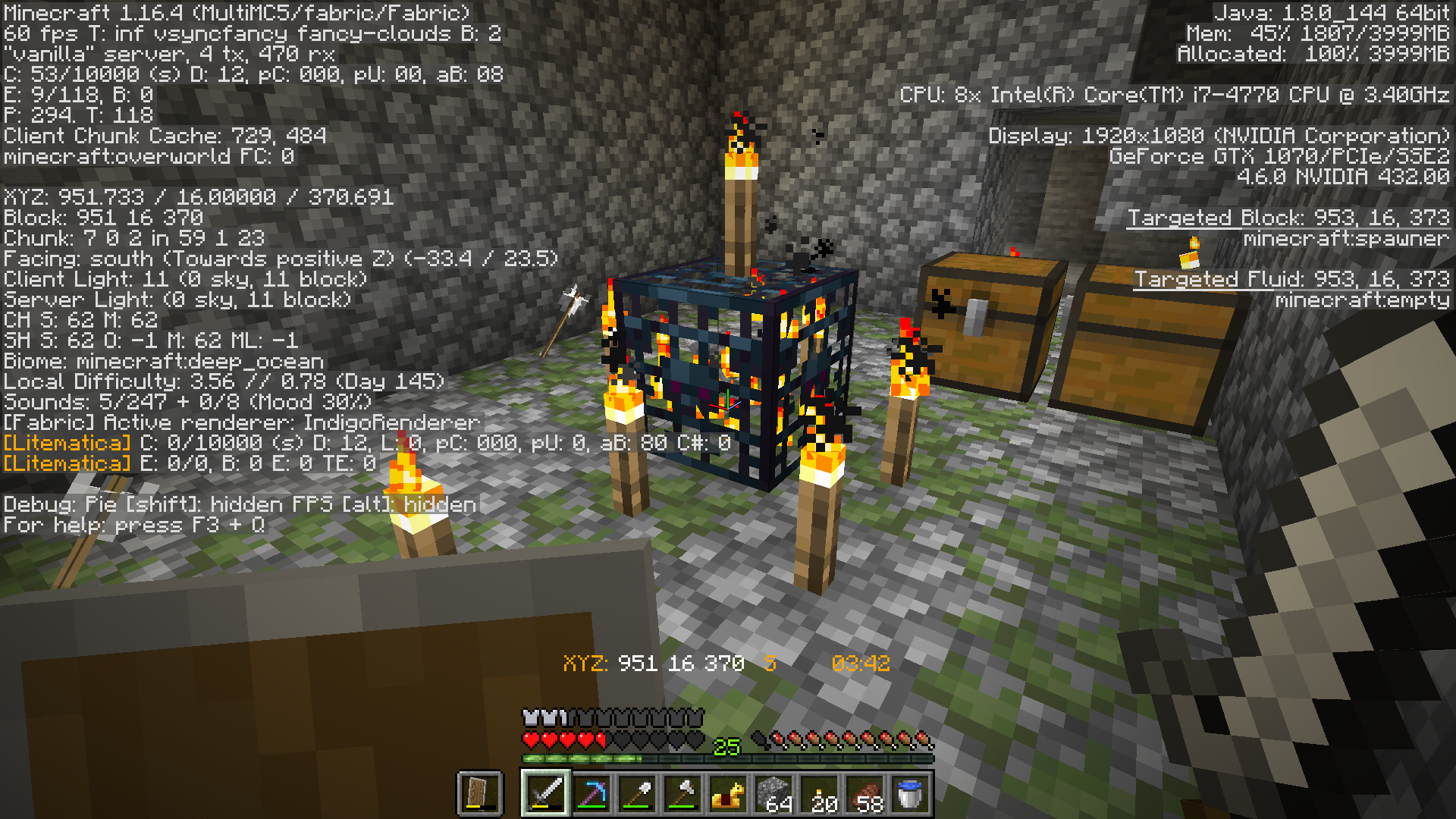Select the water bucket slot
The height and width of the screenshot is (819, 1456).
(x=909, y=793)
